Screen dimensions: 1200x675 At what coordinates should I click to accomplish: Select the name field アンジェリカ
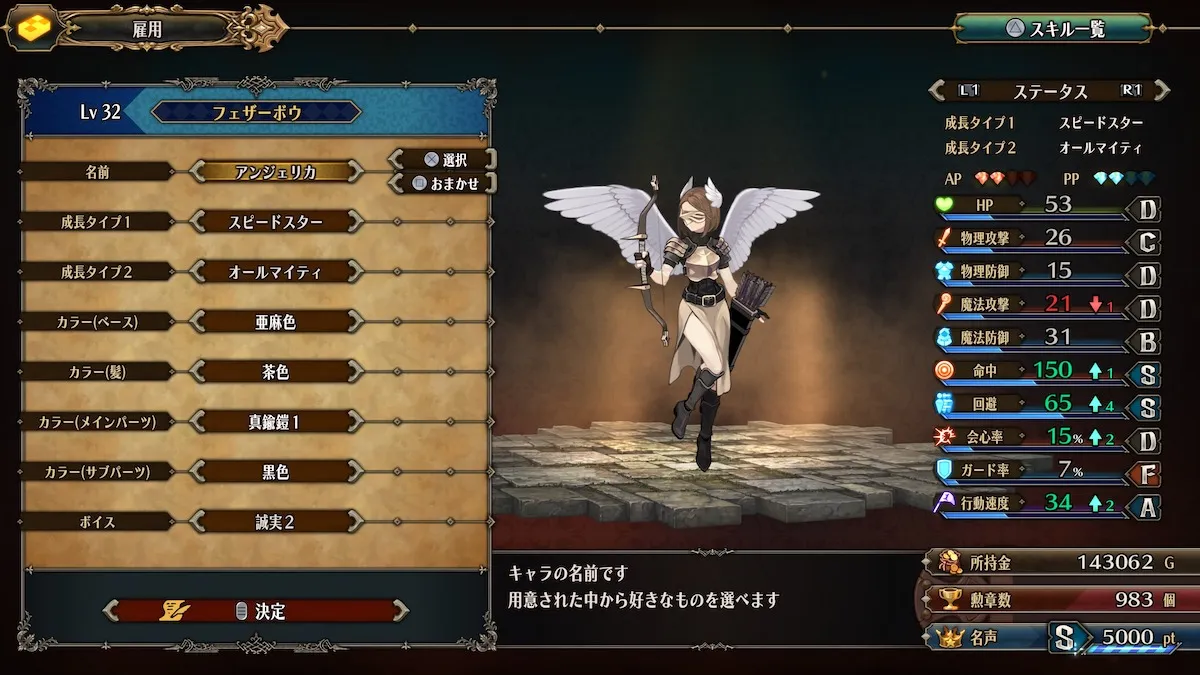pos(275,171)
